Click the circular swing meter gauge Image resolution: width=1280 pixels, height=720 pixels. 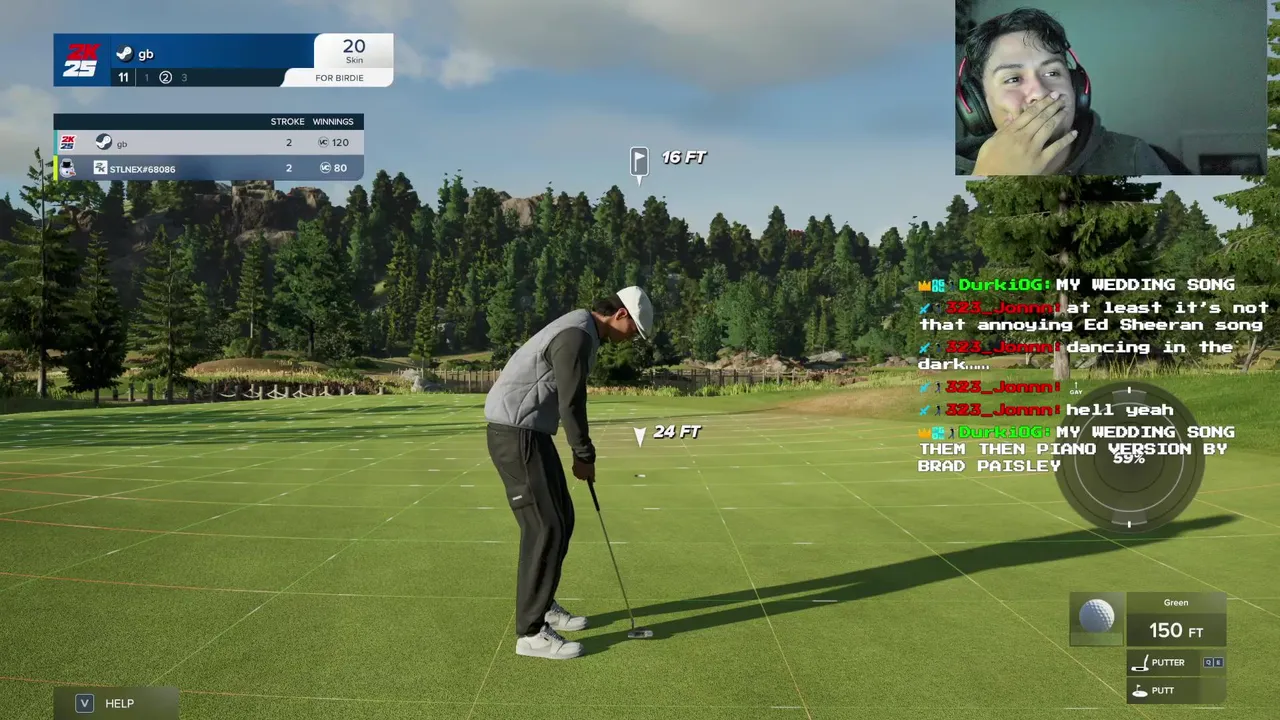1129,458
